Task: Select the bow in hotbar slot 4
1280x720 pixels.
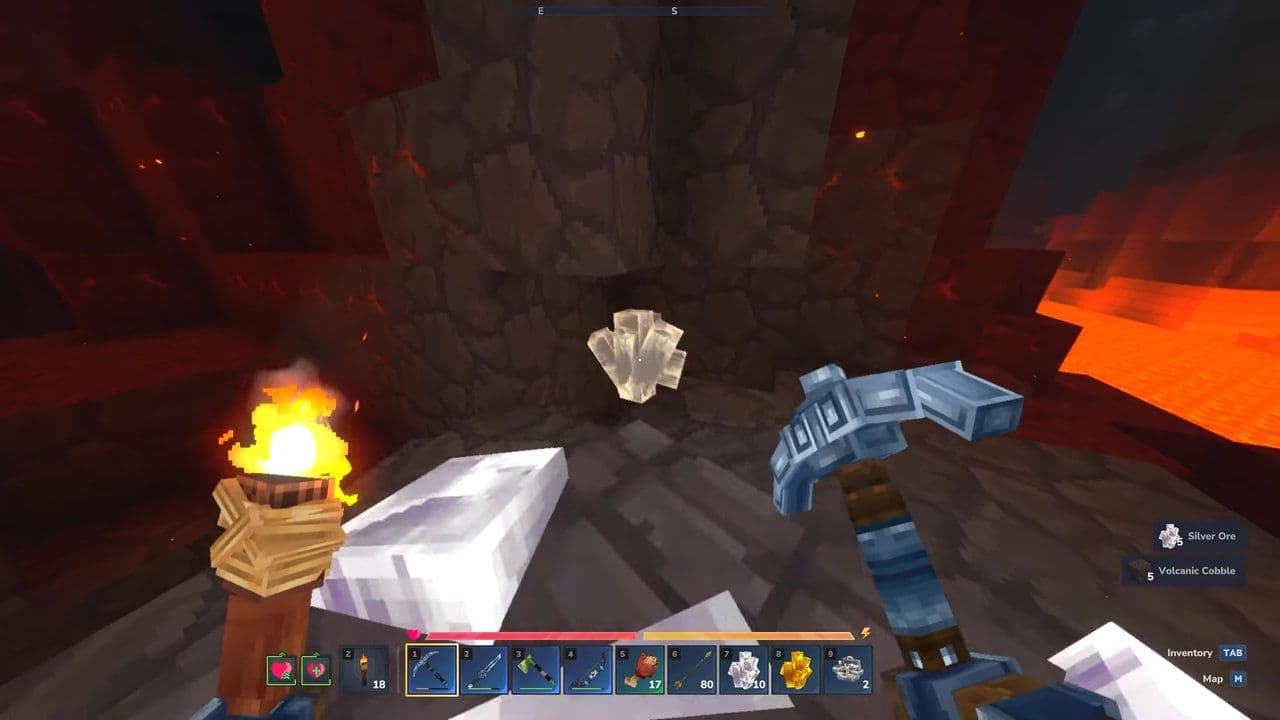Action: [x=587, y=670]
